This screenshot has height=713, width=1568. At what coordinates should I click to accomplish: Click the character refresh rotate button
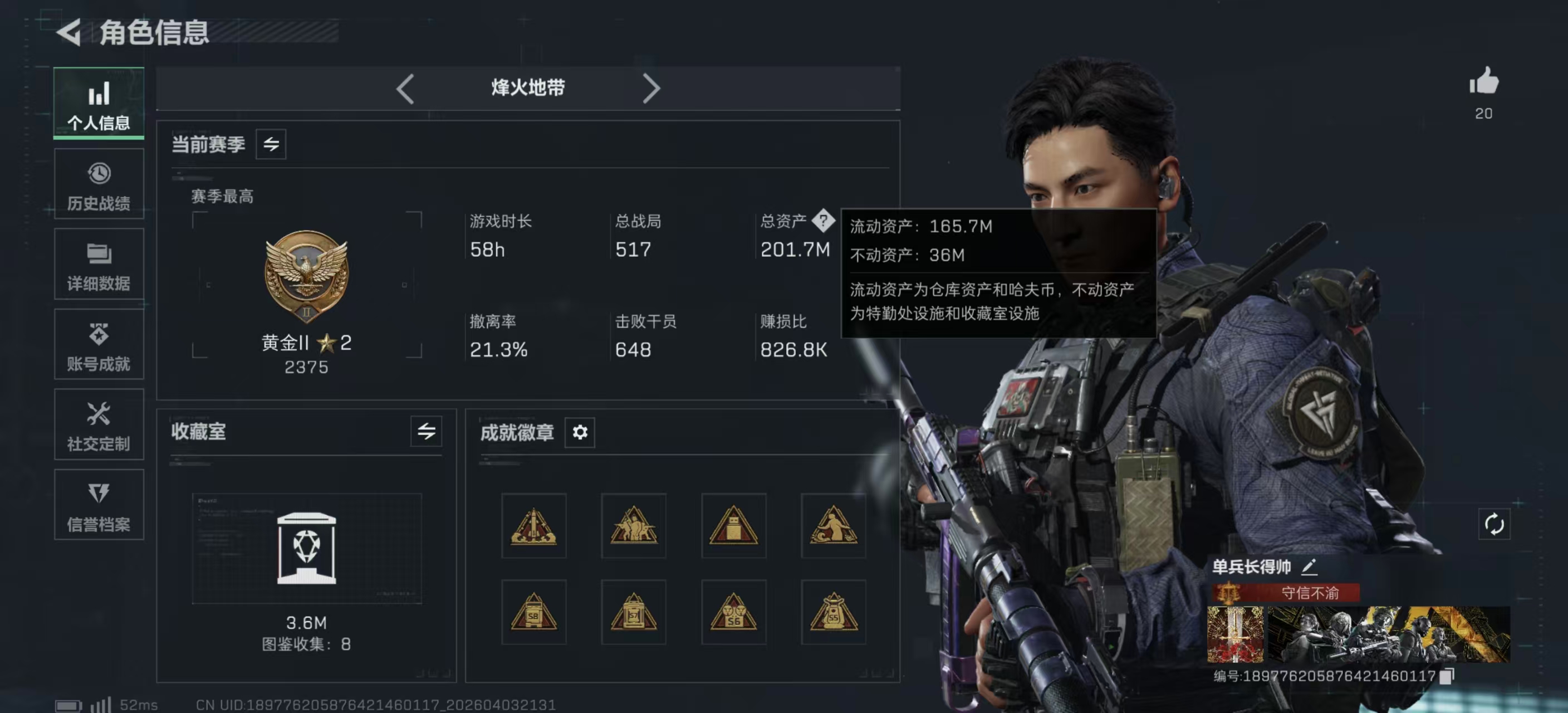pos(1494,524)
